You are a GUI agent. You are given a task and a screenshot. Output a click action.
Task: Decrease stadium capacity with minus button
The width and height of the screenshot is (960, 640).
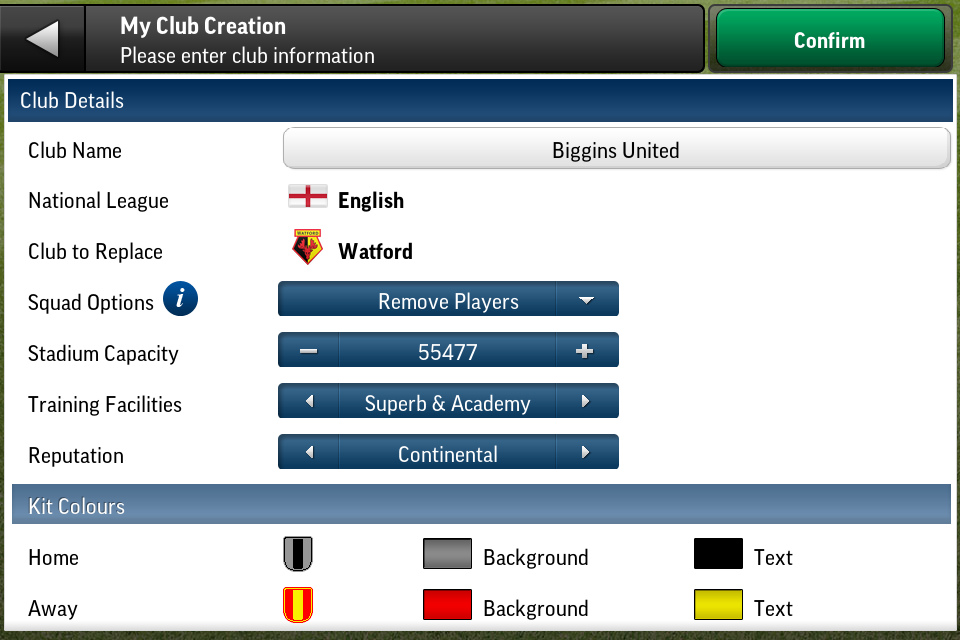coord(308,351)
